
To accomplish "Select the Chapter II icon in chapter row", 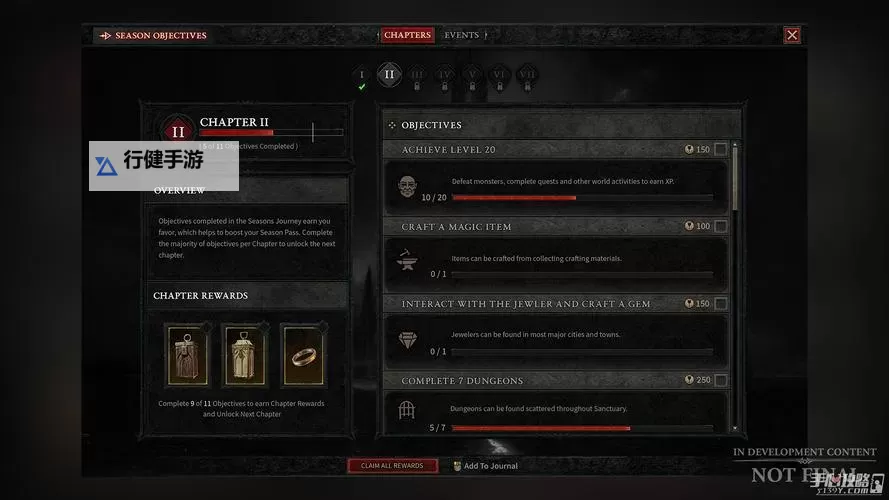I will click(389, 74).
